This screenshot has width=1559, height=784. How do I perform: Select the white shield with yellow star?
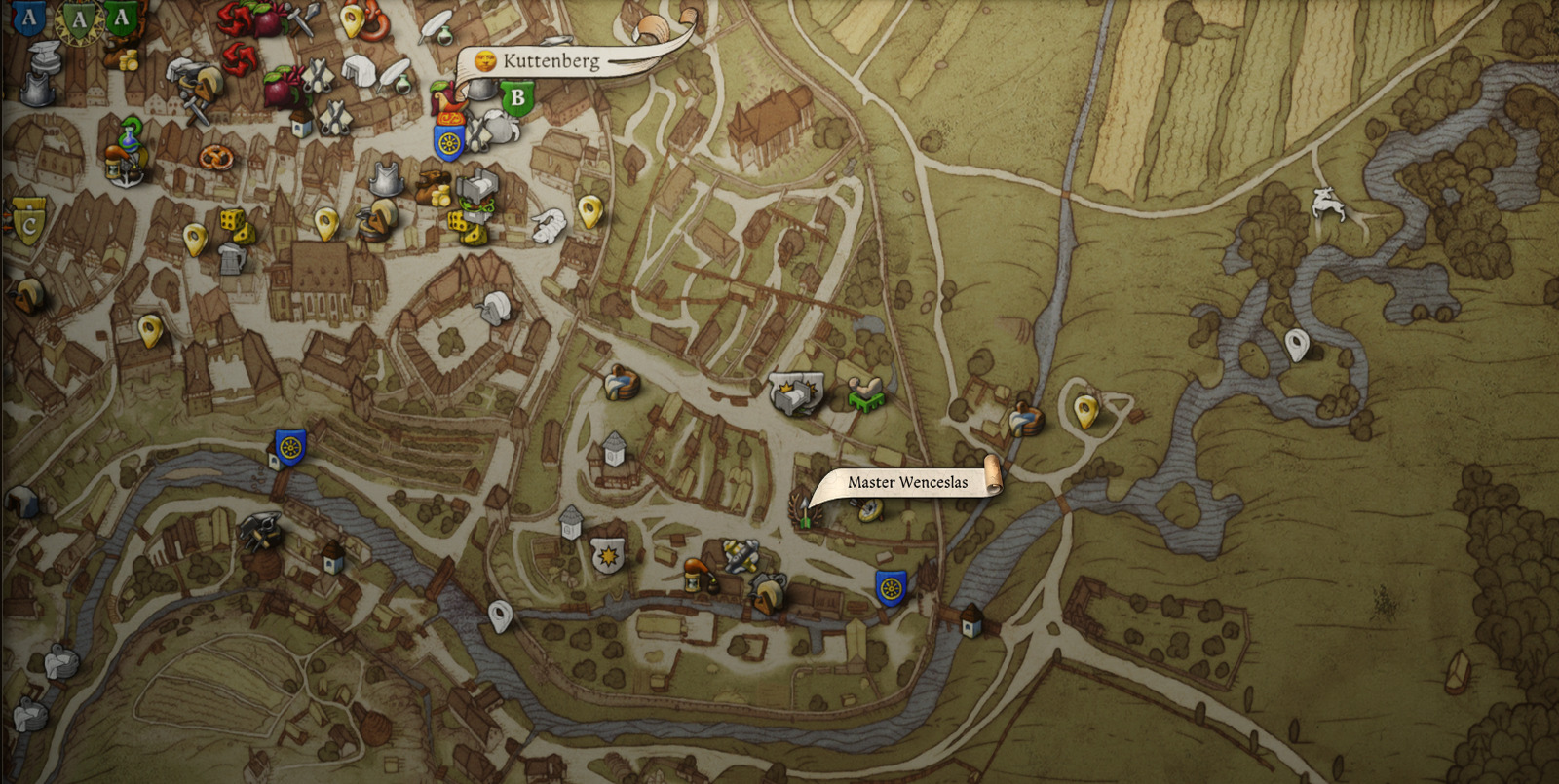pyautogui.click(x=608, y=557)
